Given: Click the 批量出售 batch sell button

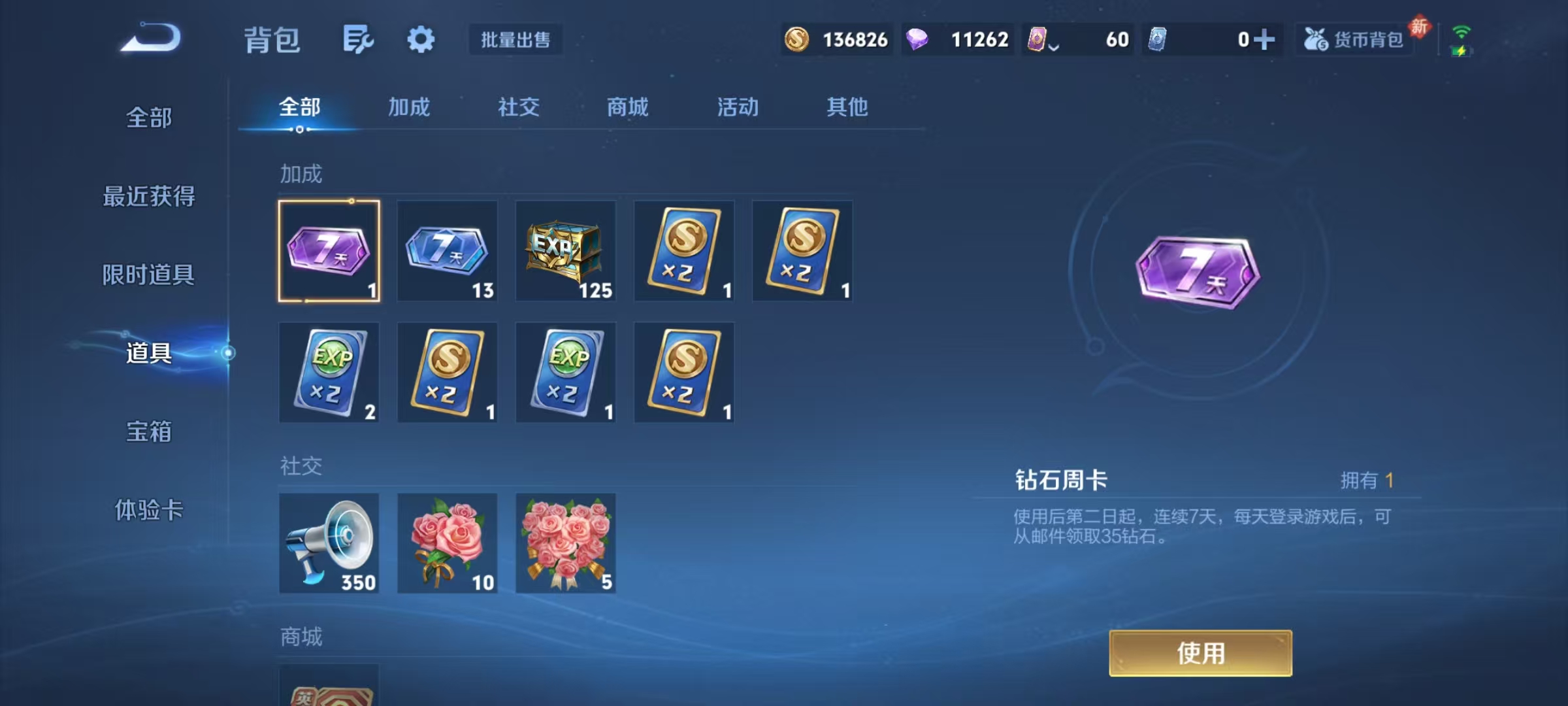Looking at the screenshot, I should coord(515,40).
